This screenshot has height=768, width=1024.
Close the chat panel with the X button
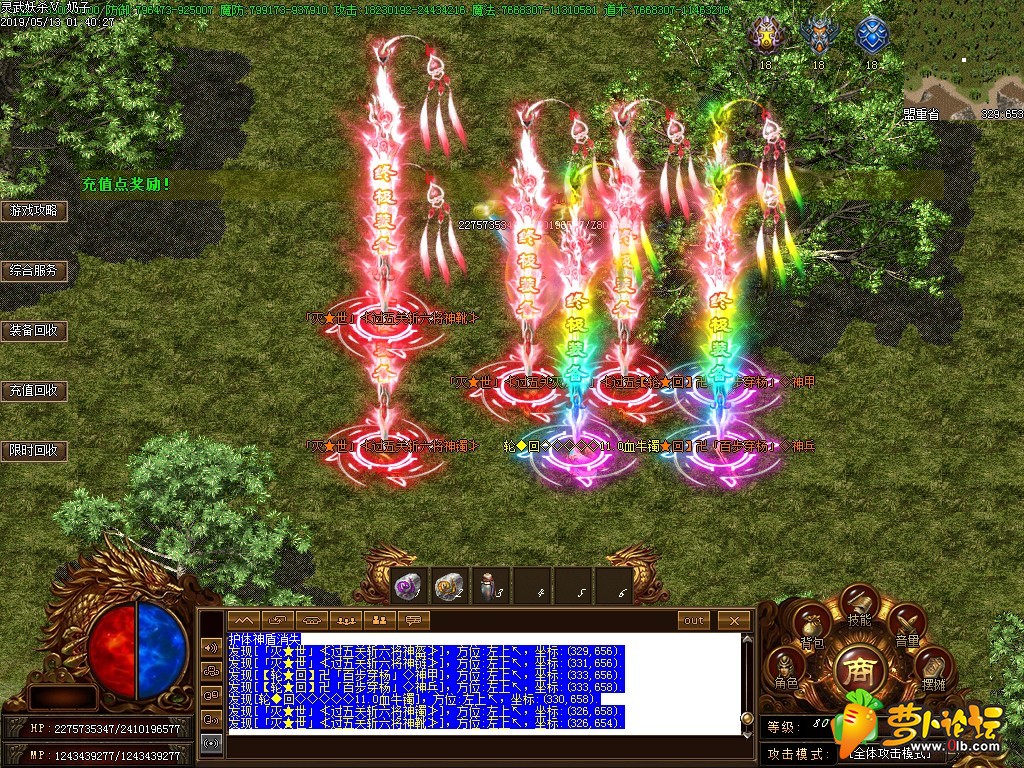734,620
